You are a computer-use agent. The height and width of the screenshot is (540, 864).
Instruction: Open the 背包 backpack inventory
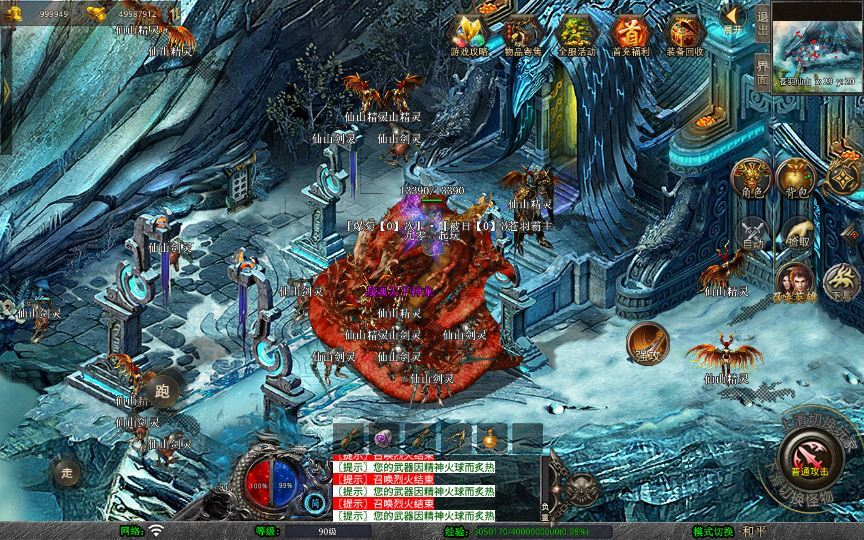point(797,179)
